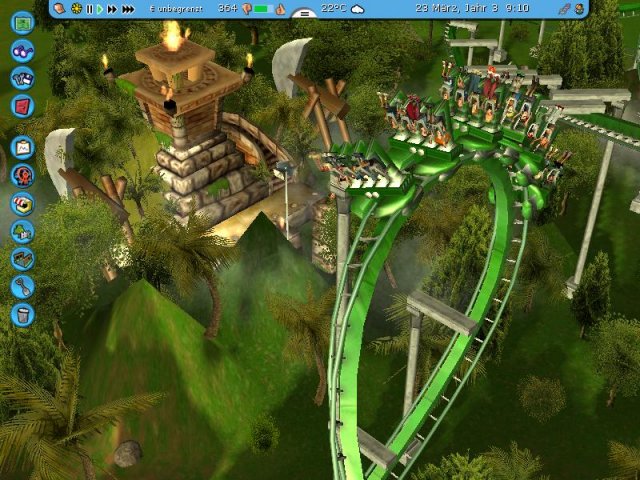640x480 pixels.
Task: Click the yellow sun icon in top bar
Action: [x=76, y=9]
